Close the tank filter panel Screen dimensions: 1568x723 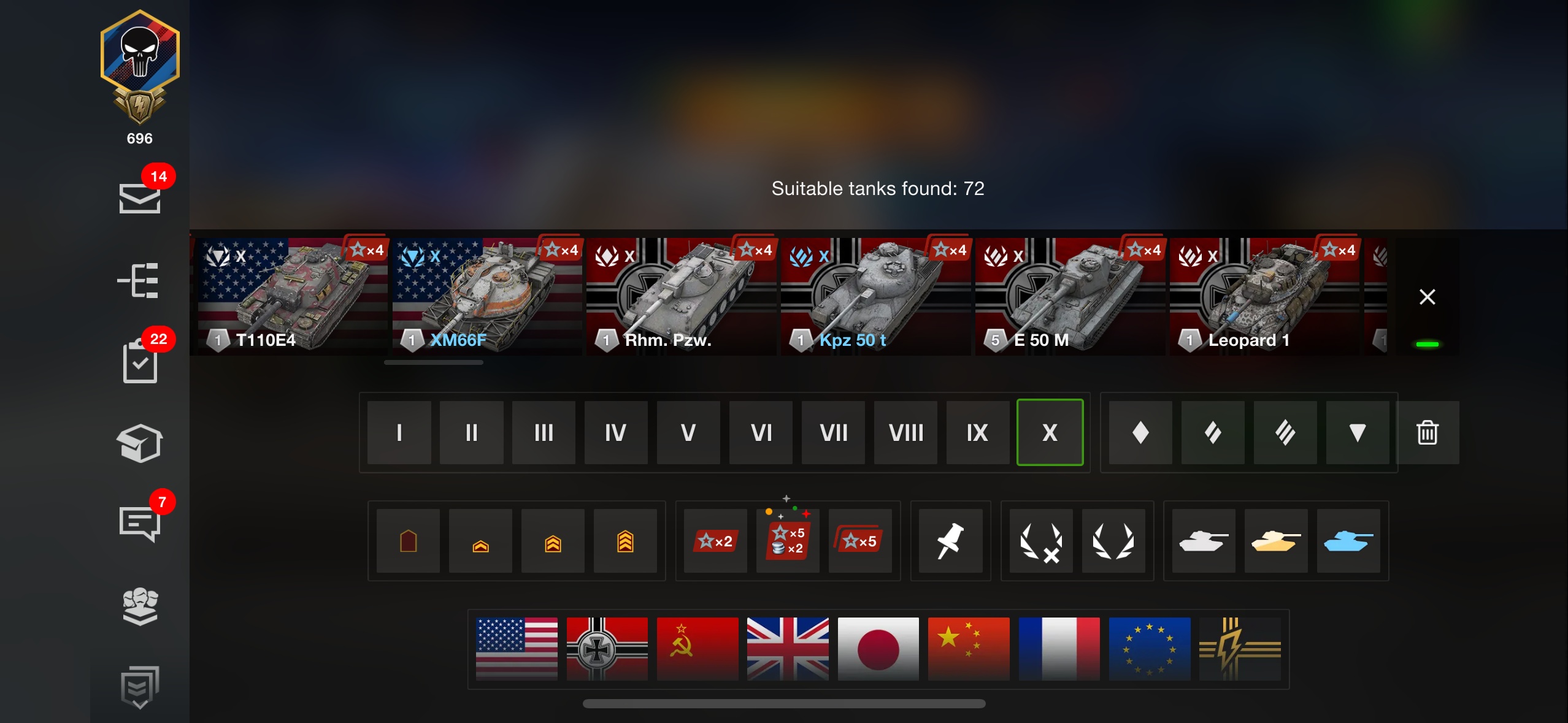(1427, 297)
